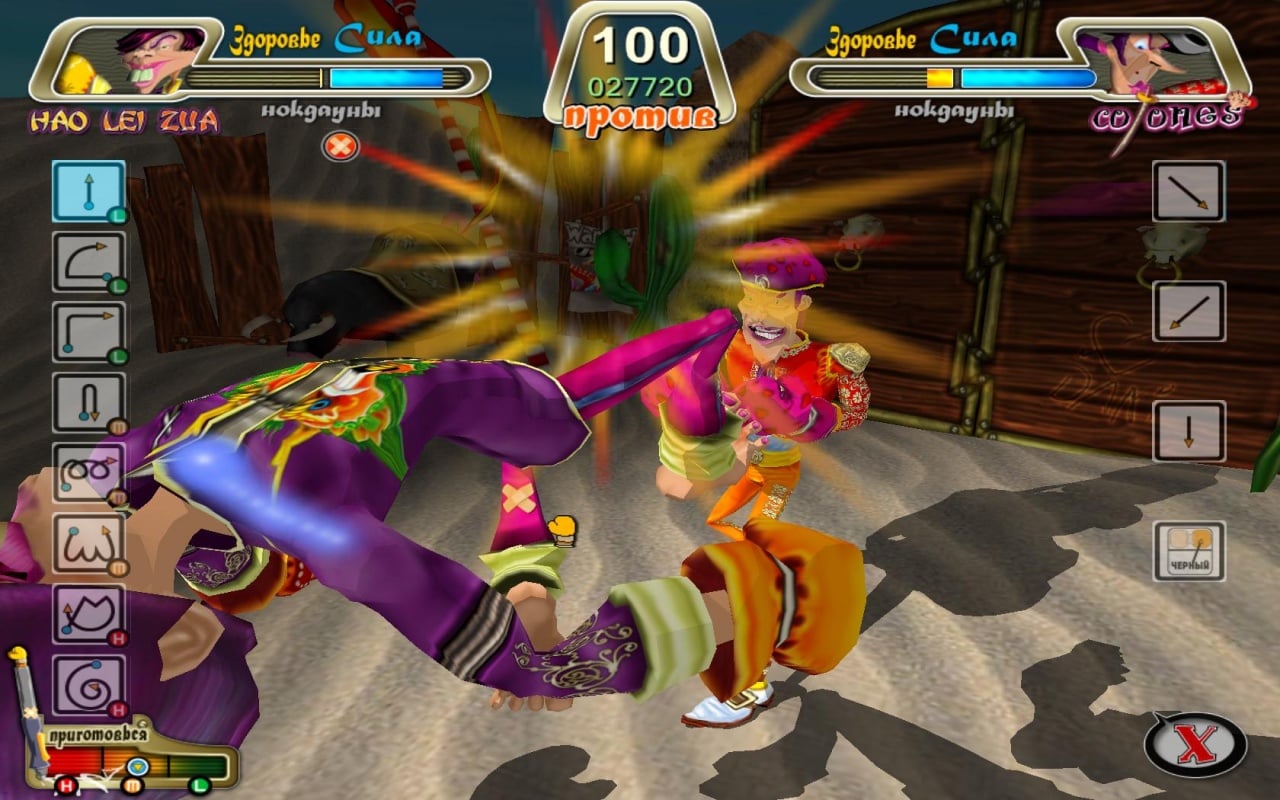Select the straight upward arrow gesture move
This screenshot has height=800, width=1280.
[x=89, y=191]
